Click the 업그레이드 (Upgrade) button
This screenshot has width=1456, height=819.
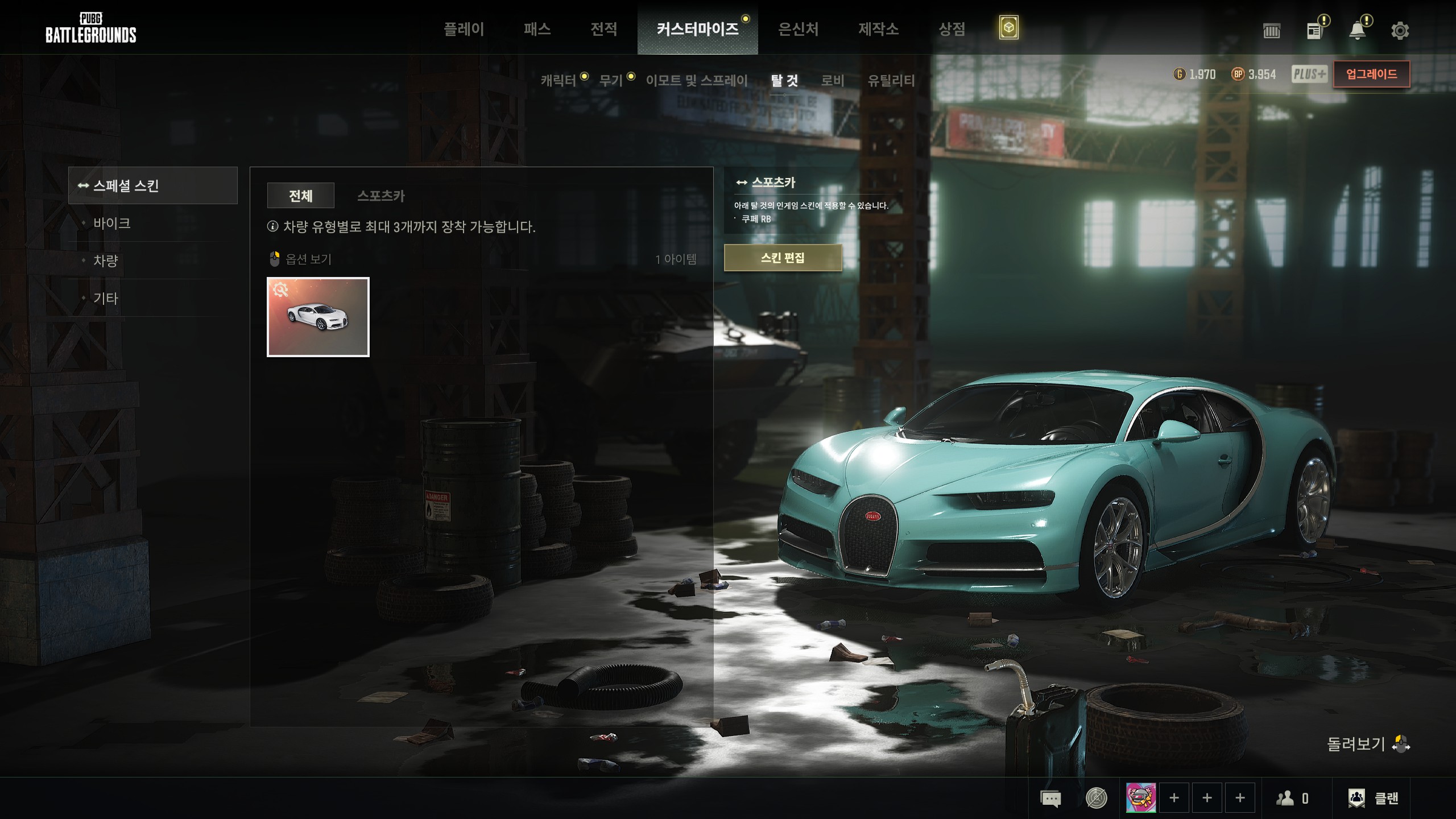(x=1371, y=75)
